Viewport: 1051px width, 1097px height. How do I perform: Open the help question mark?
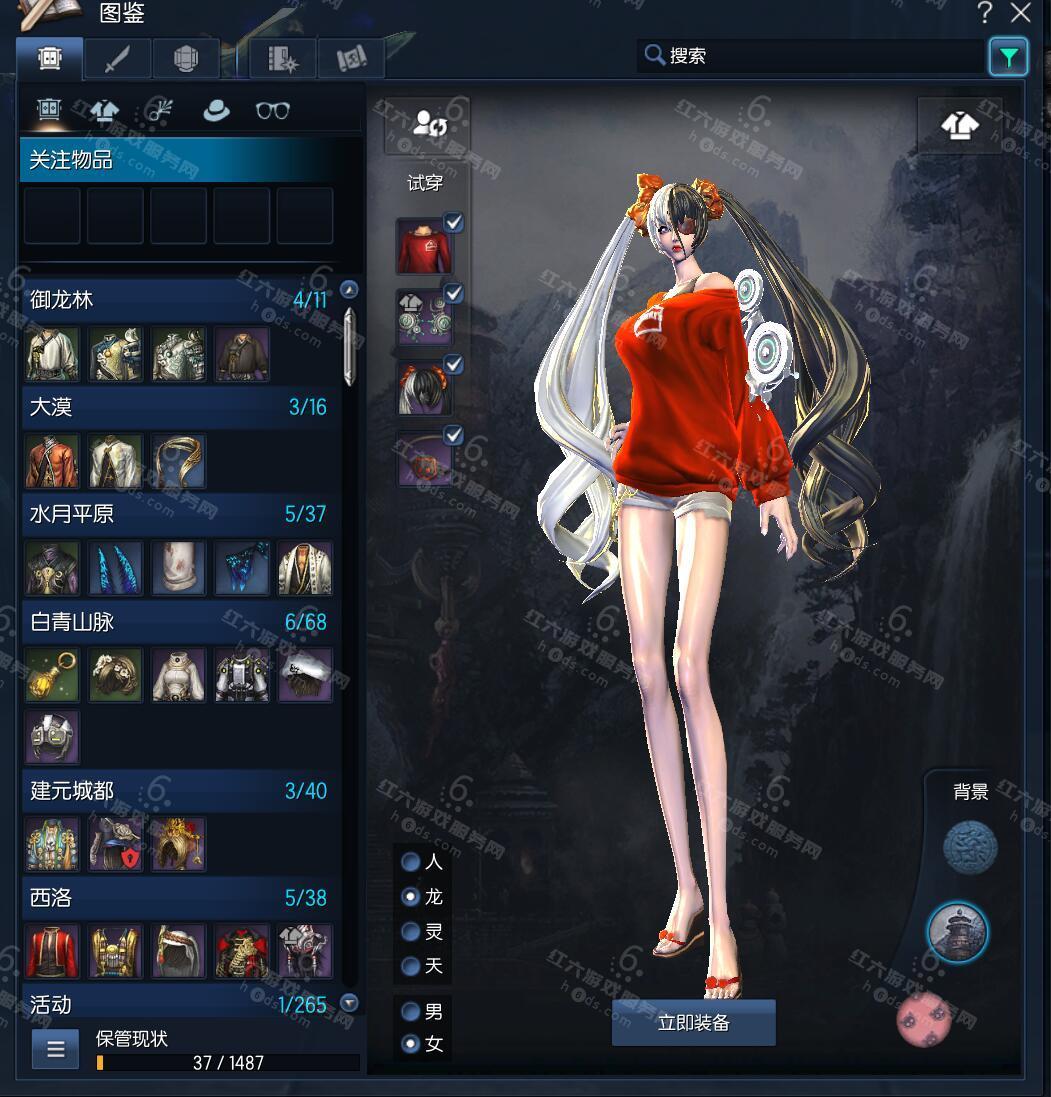coord(985,13)
